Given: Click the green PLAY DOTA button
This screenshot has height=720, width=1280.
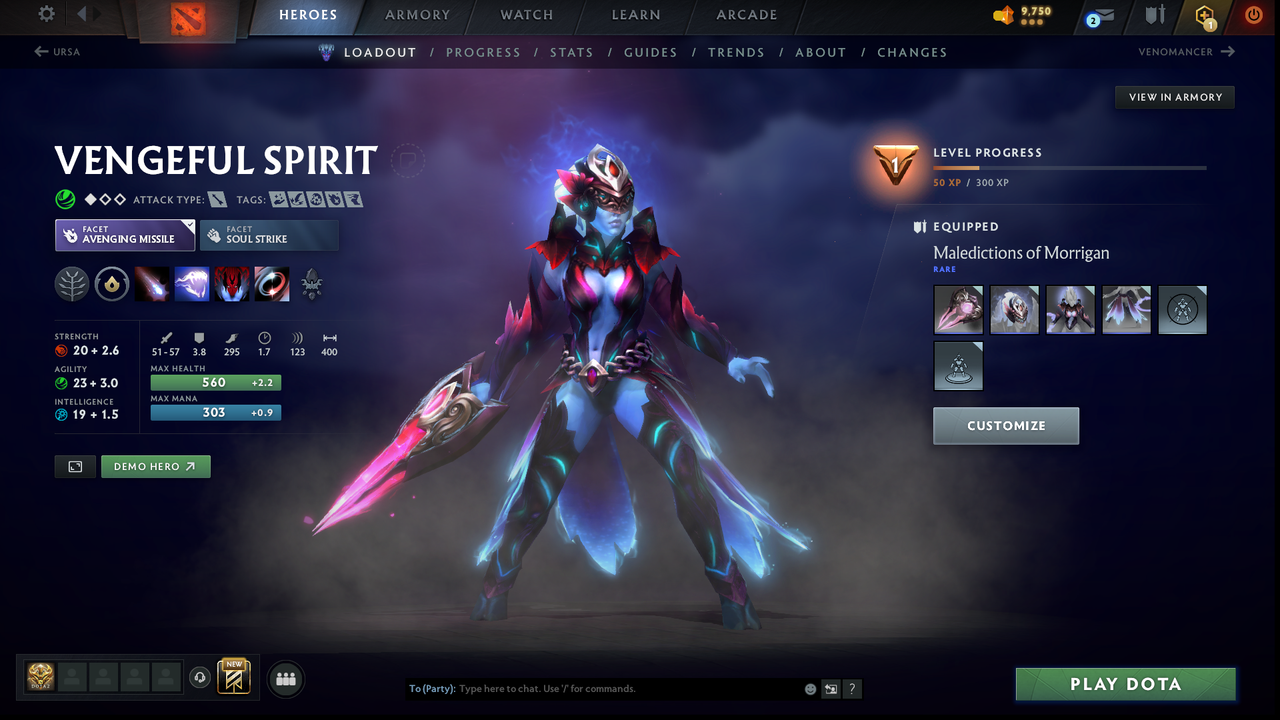Looking at the screenshot, I should pyautogui.click(x=1125, y=684).
